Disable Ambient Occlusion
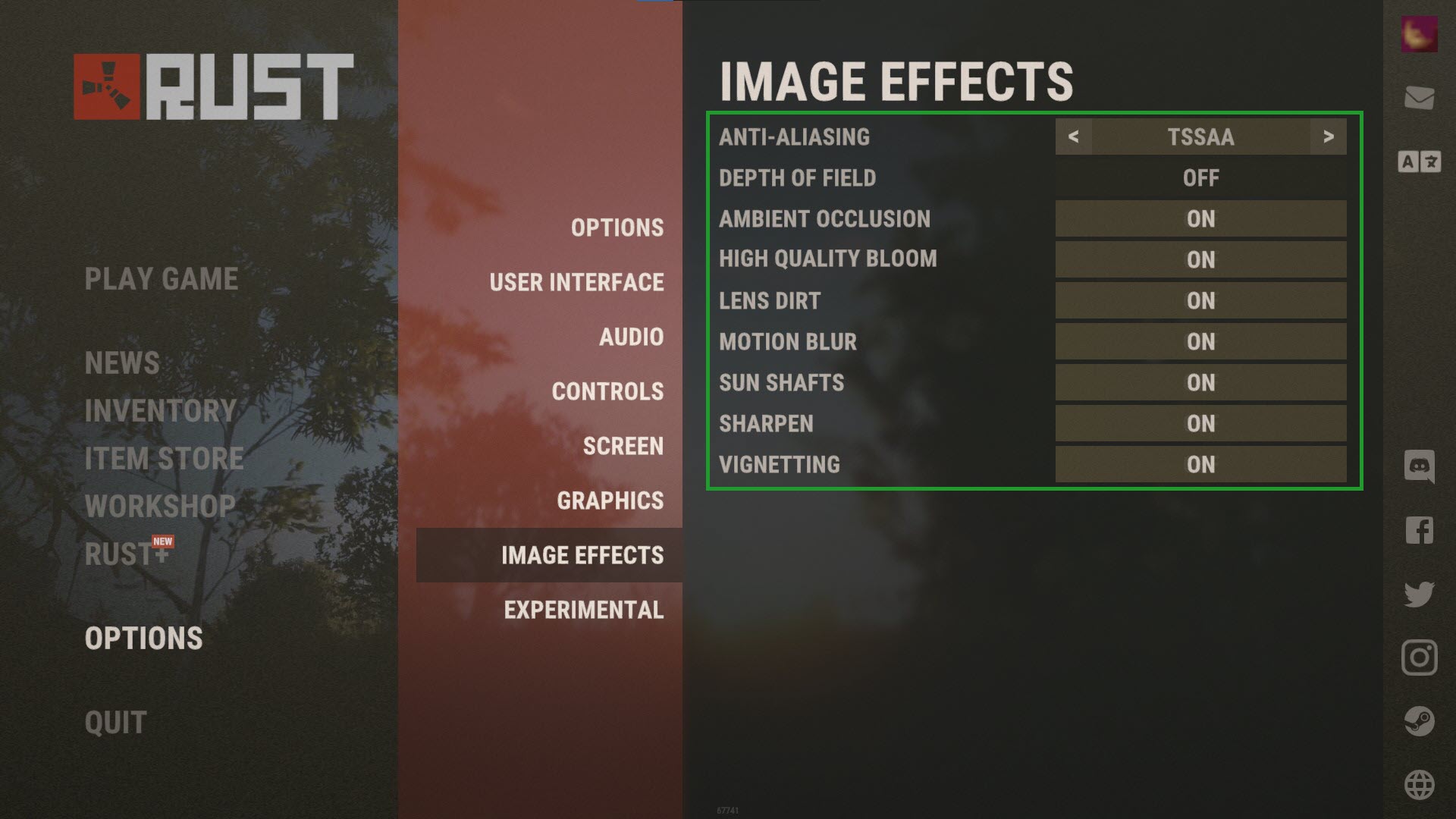 1200,219
